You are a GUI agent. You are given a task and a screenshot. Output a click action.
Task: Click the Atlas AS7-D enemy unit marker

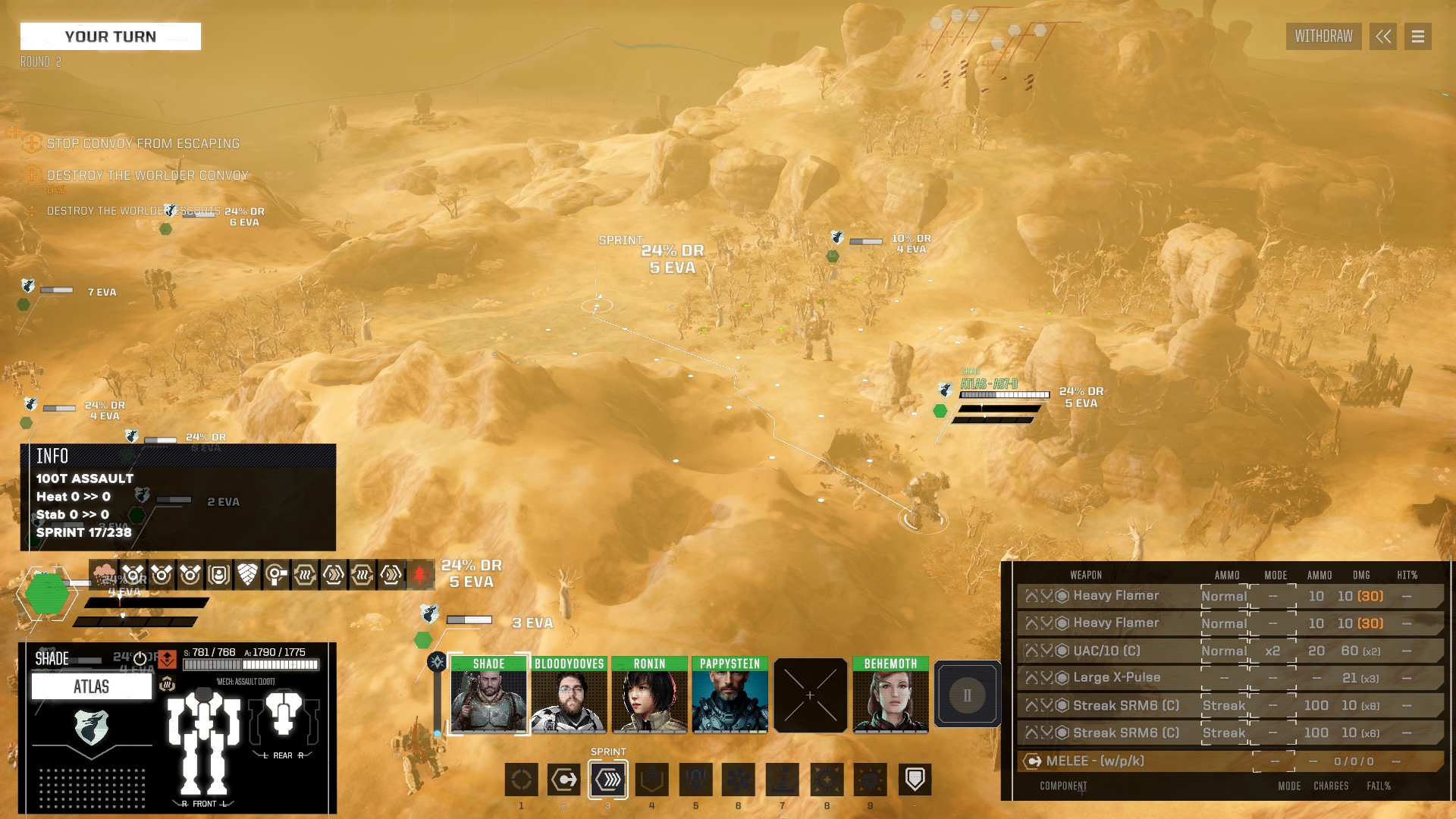[x=989, y=384]
